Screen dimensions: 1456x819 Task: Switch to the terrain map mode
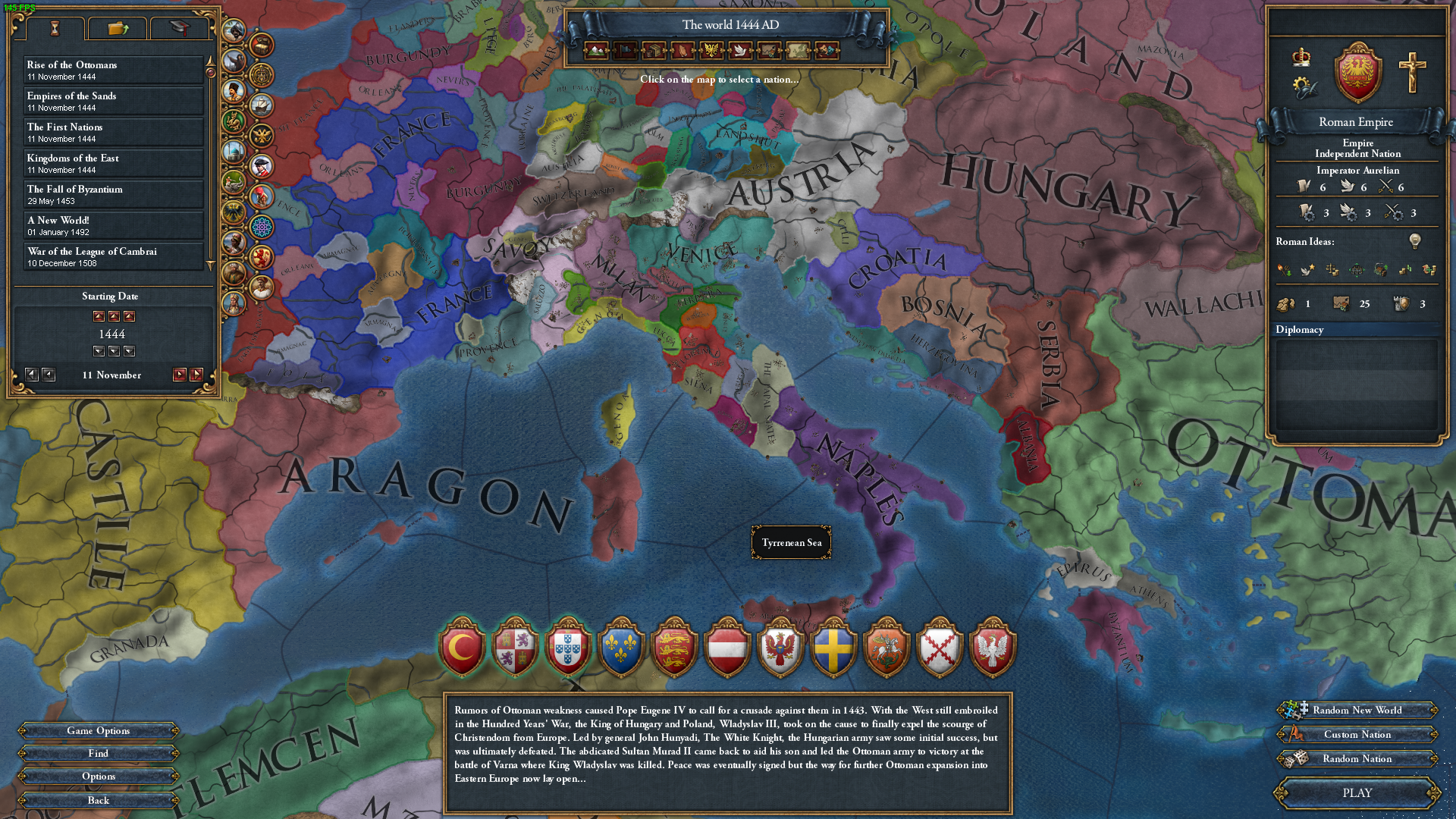pyautogui.click(x=596, y=51)
